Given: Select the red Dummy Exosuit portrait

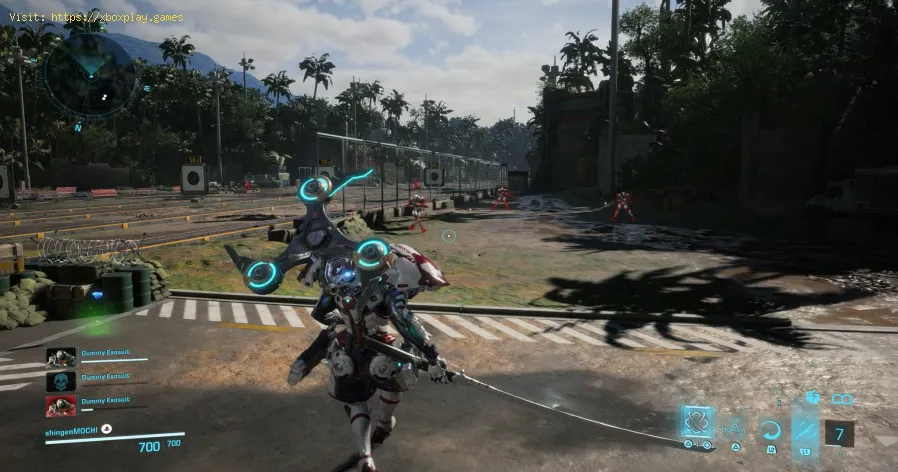Looking at the screenshot, I should (x=61, y=406).
